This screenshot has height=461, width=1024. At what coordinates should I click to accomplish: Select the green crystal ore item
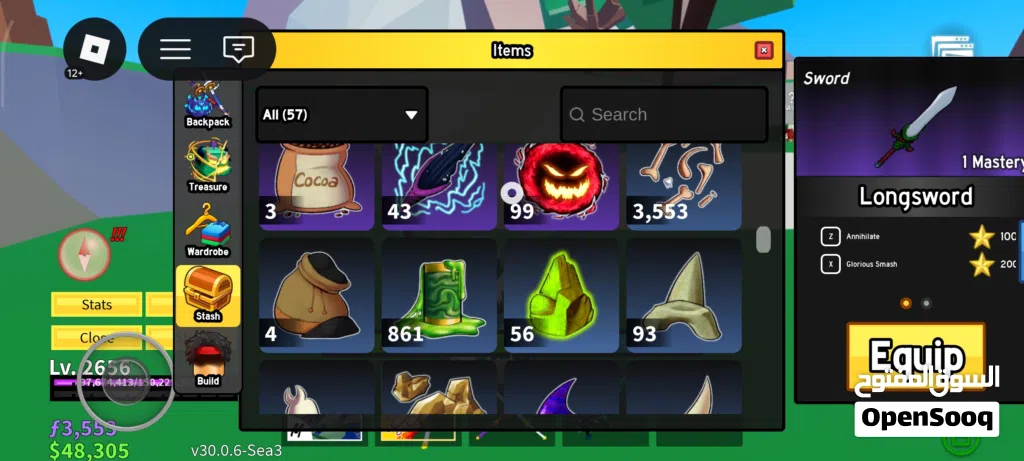561,295
